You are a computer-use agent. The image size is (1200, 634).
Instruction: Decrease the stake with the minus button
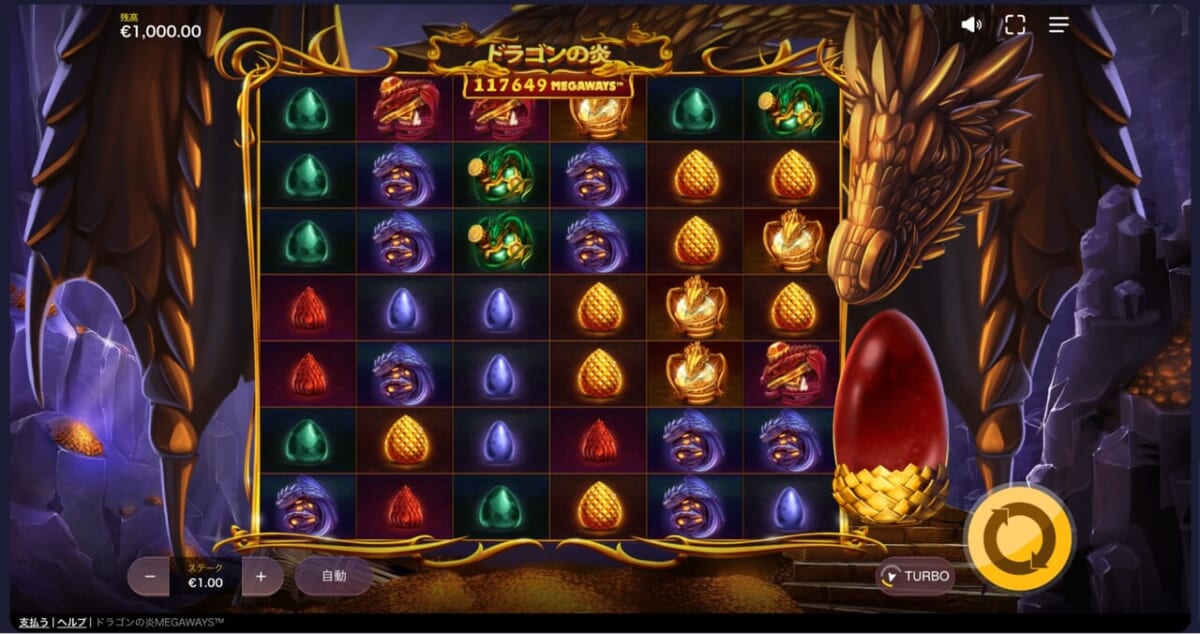[x=150, y=577]
